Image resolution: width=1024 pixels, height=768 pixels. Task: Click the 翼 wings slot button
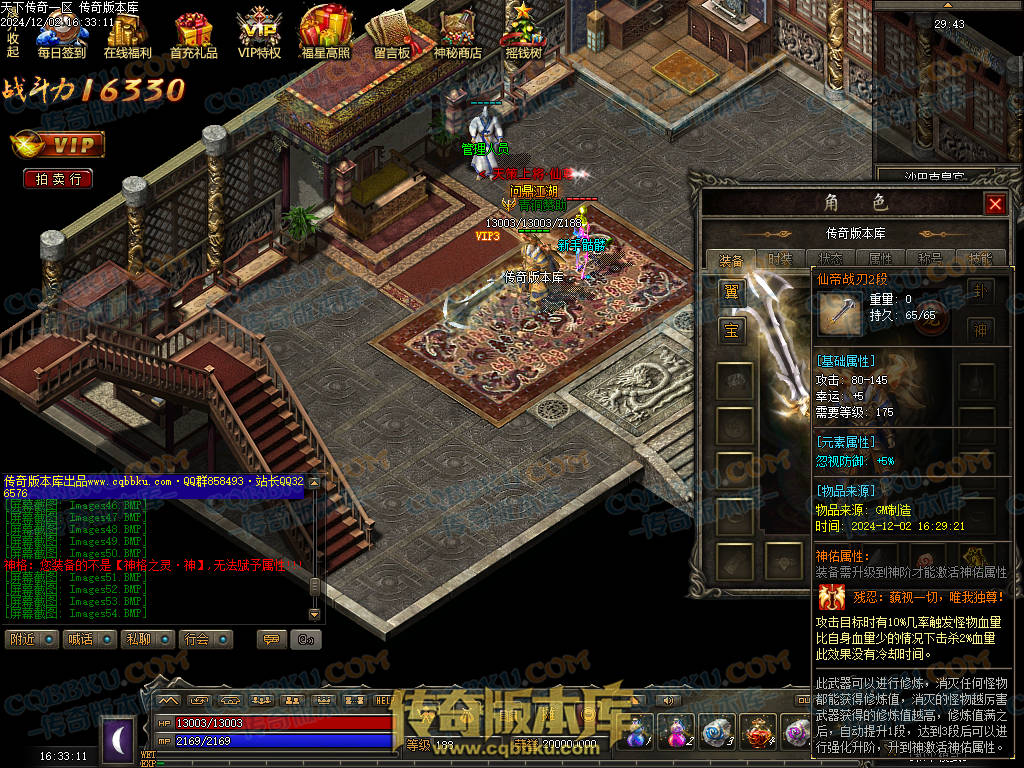click(732, 293)
